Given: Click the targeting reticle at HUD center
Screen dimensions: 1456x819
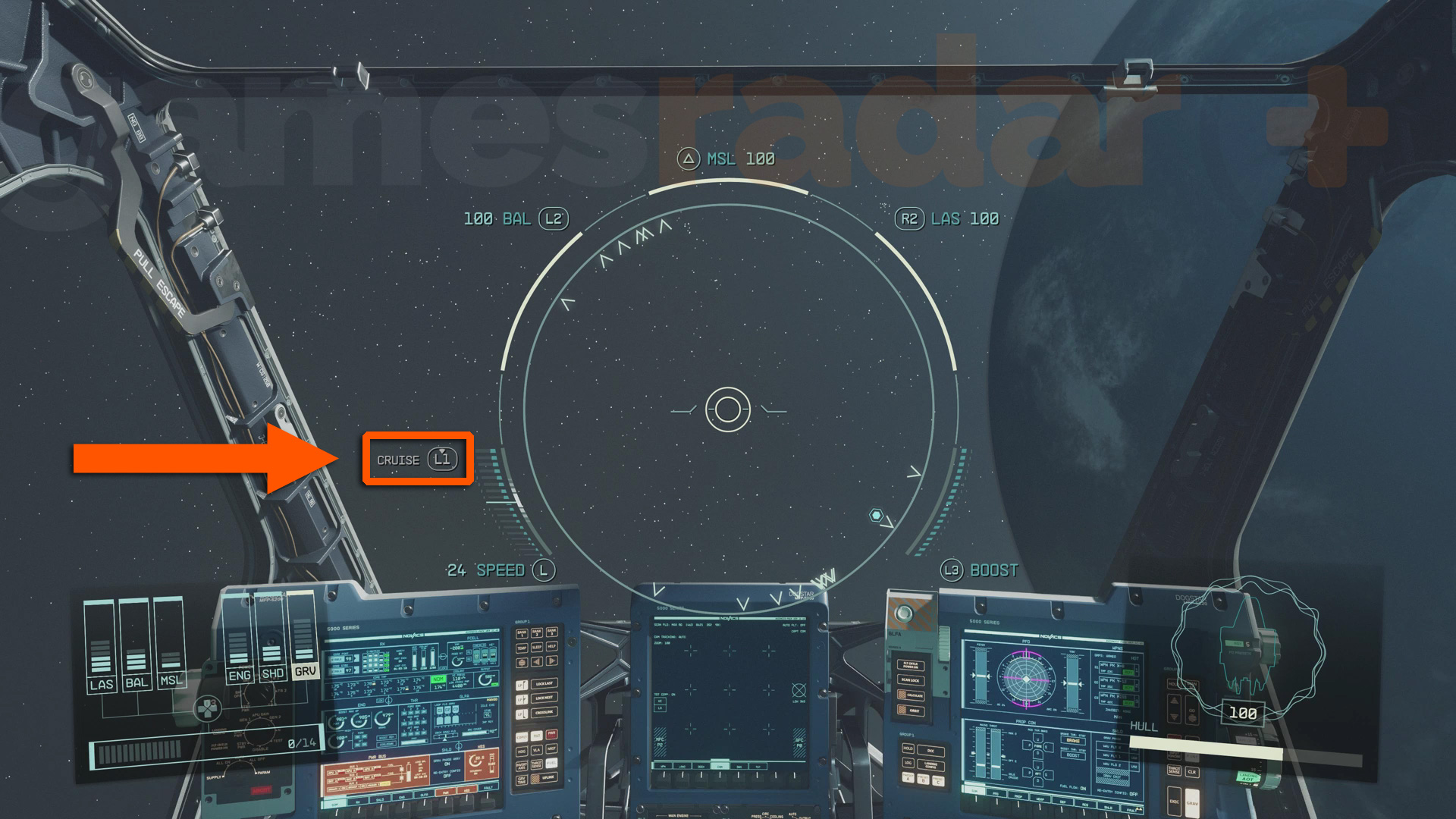Looking at the screenshot, I should pos(726,411).
